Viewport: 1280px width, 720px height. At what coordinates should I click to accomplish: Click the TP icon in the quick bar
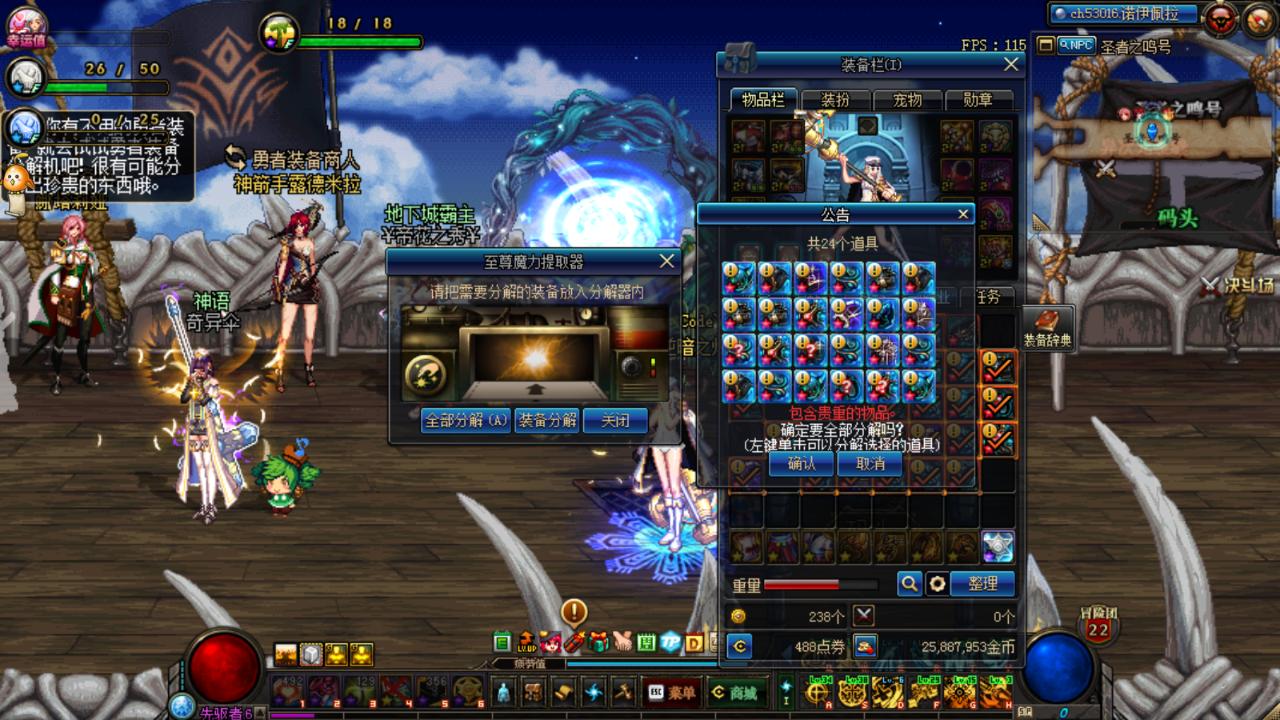tap(669, 640)
